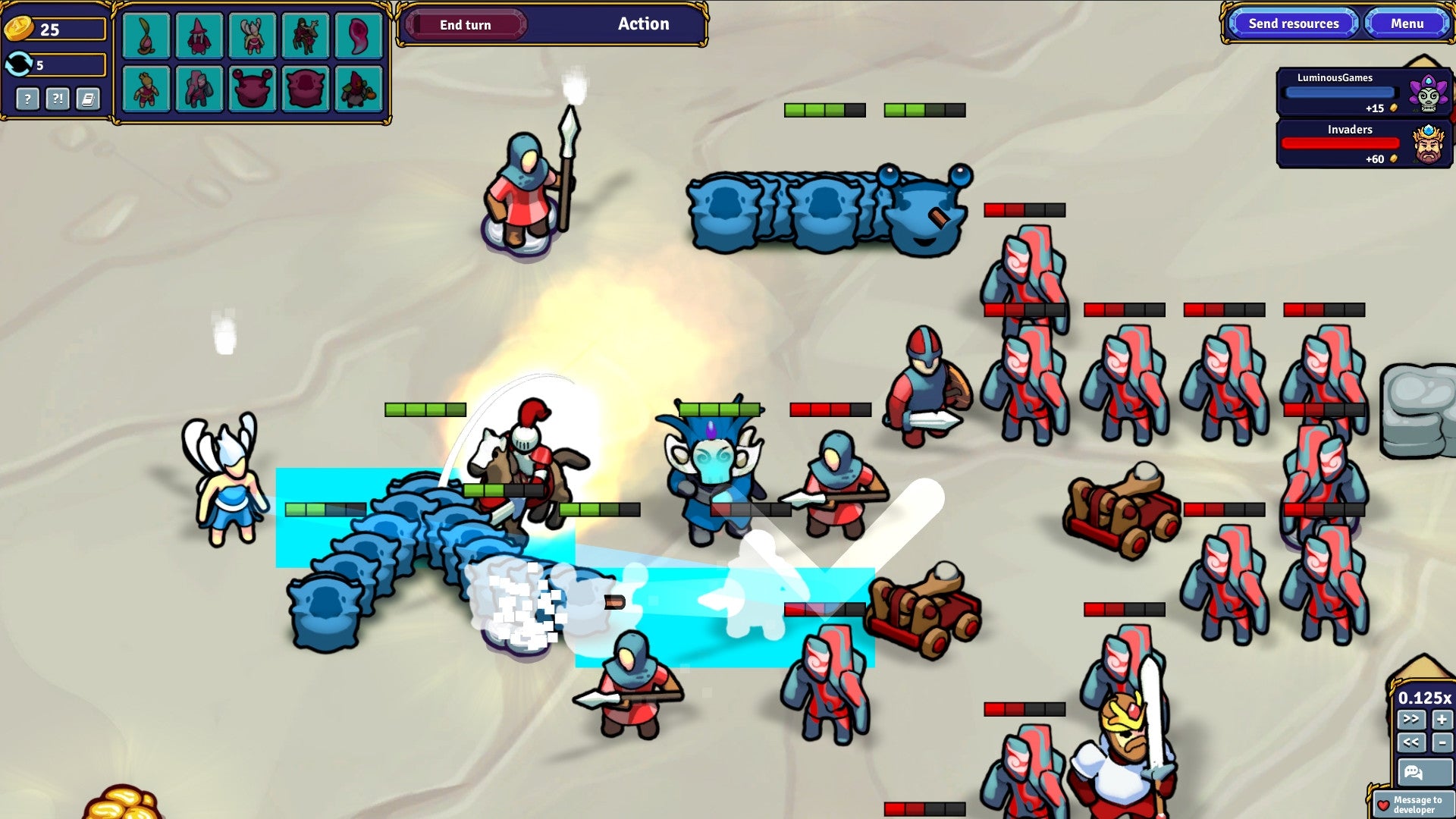The height and width of the screenshot is (819, 1456).
Task: Click the question mark help button
Action: point(28,99)
